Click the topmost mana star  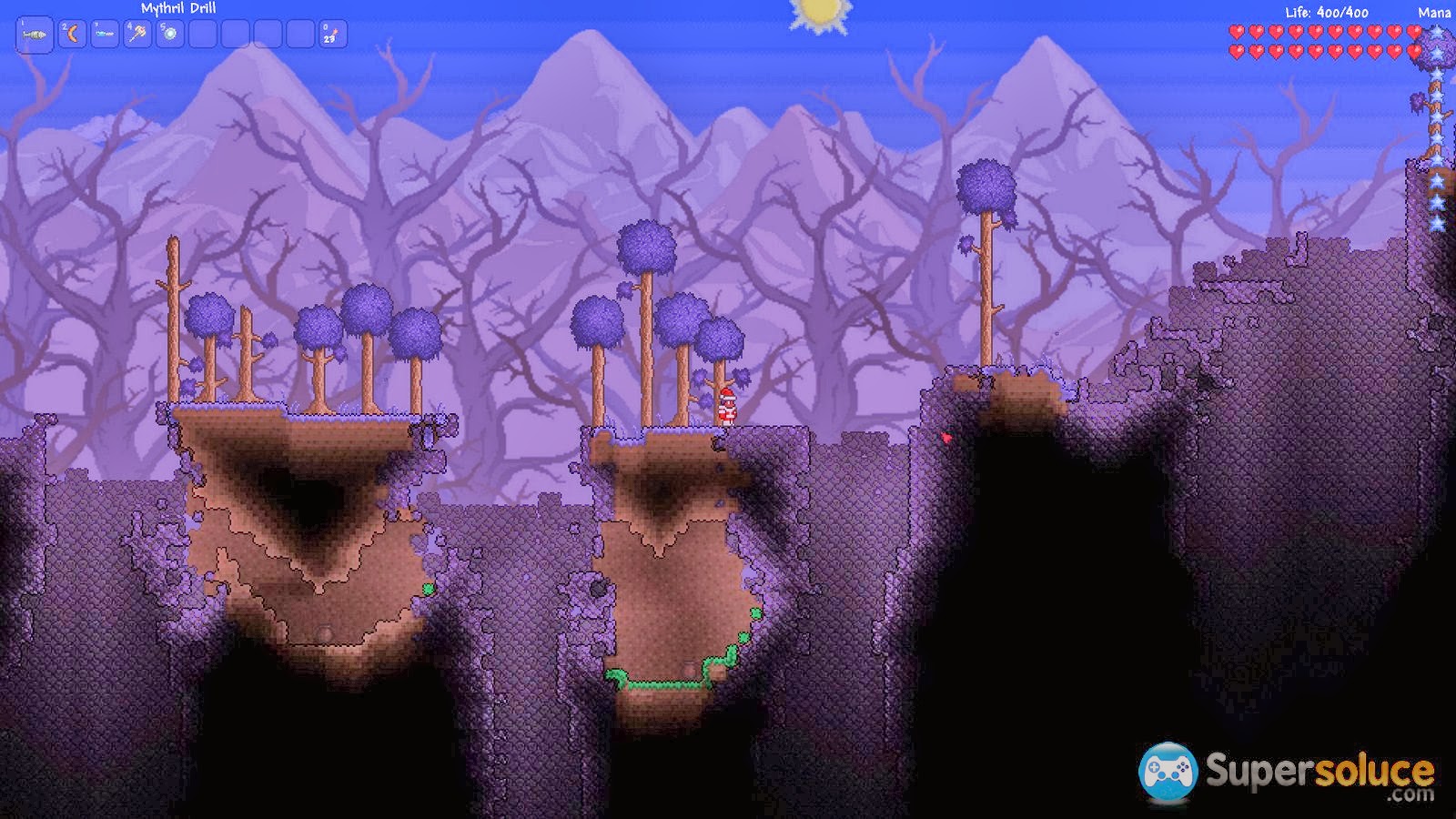point(1436,33)
